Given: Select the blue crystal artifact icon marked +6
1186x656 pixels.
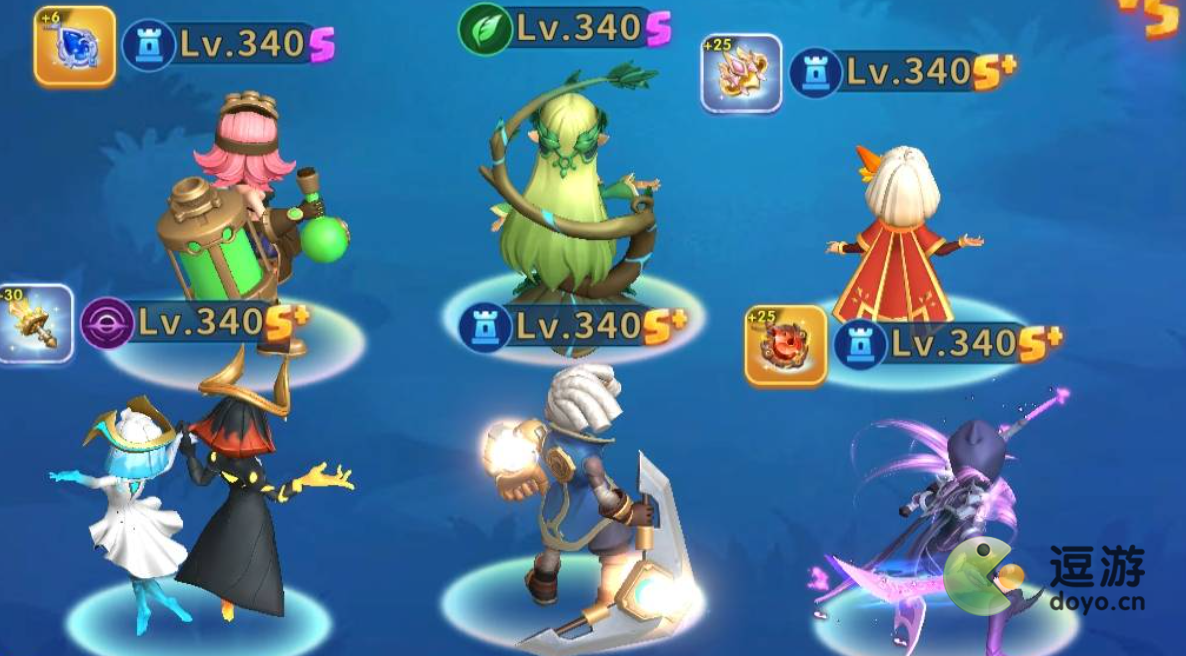Looking at the screenshot, I should [x=75, y=45].
